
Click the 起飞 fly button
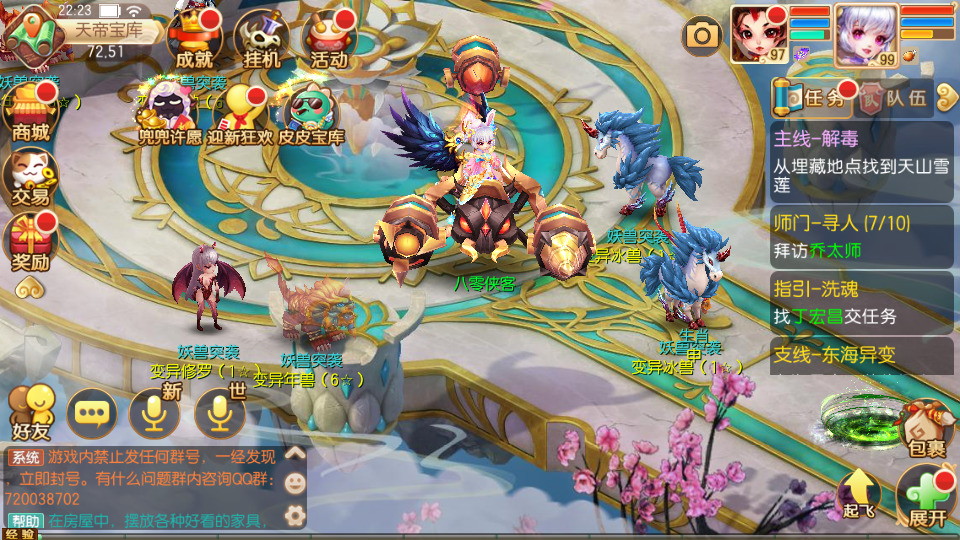tap(859, 495)
